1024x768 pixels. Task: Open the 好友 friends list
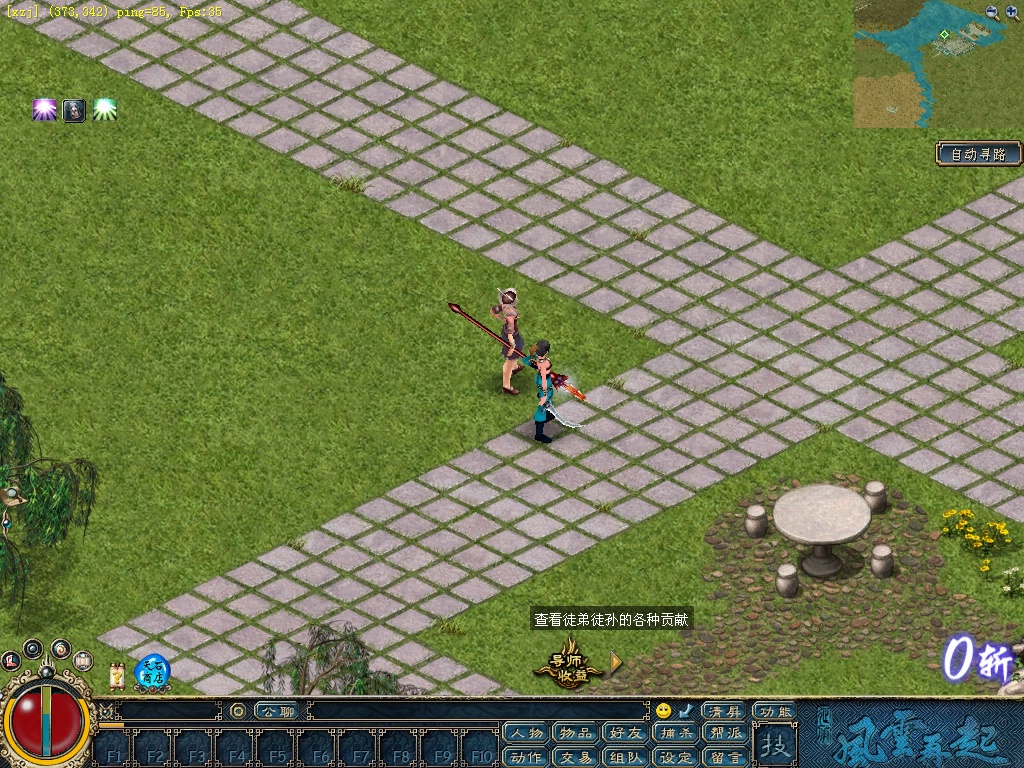click(x=625, y=734)
